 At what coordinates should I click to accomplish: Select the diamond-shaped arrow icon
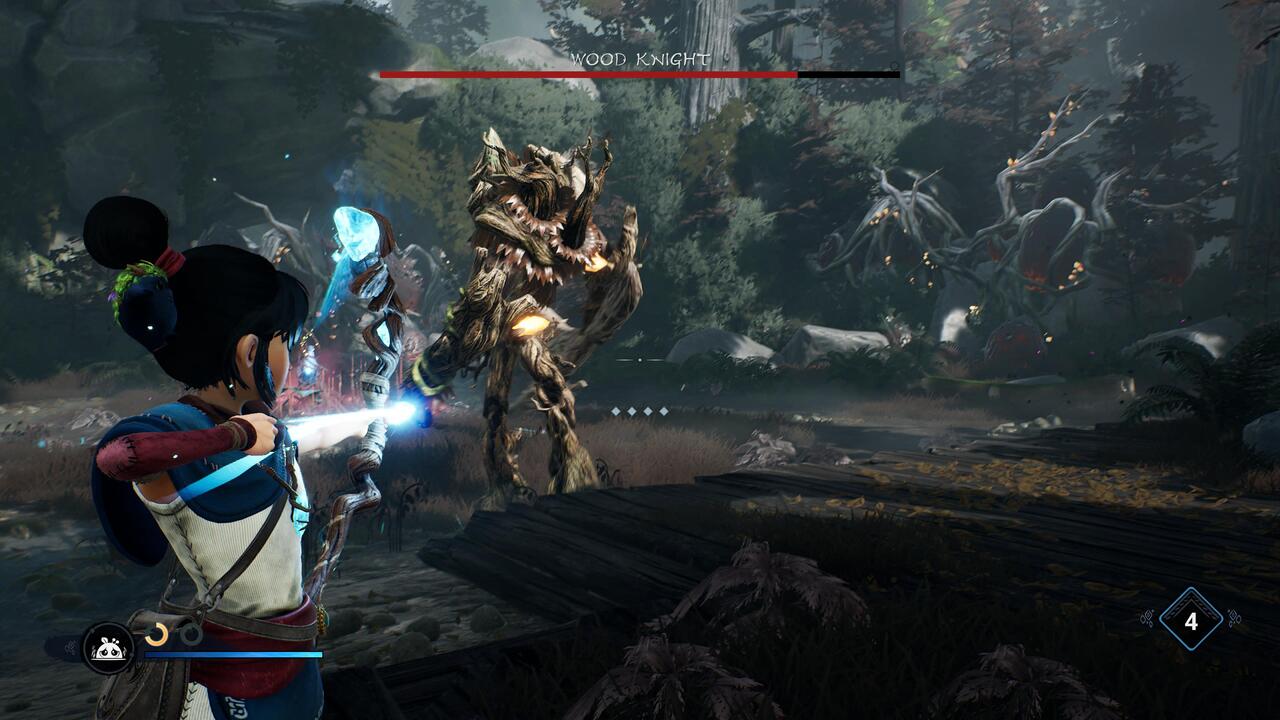tap(1190, 621)
